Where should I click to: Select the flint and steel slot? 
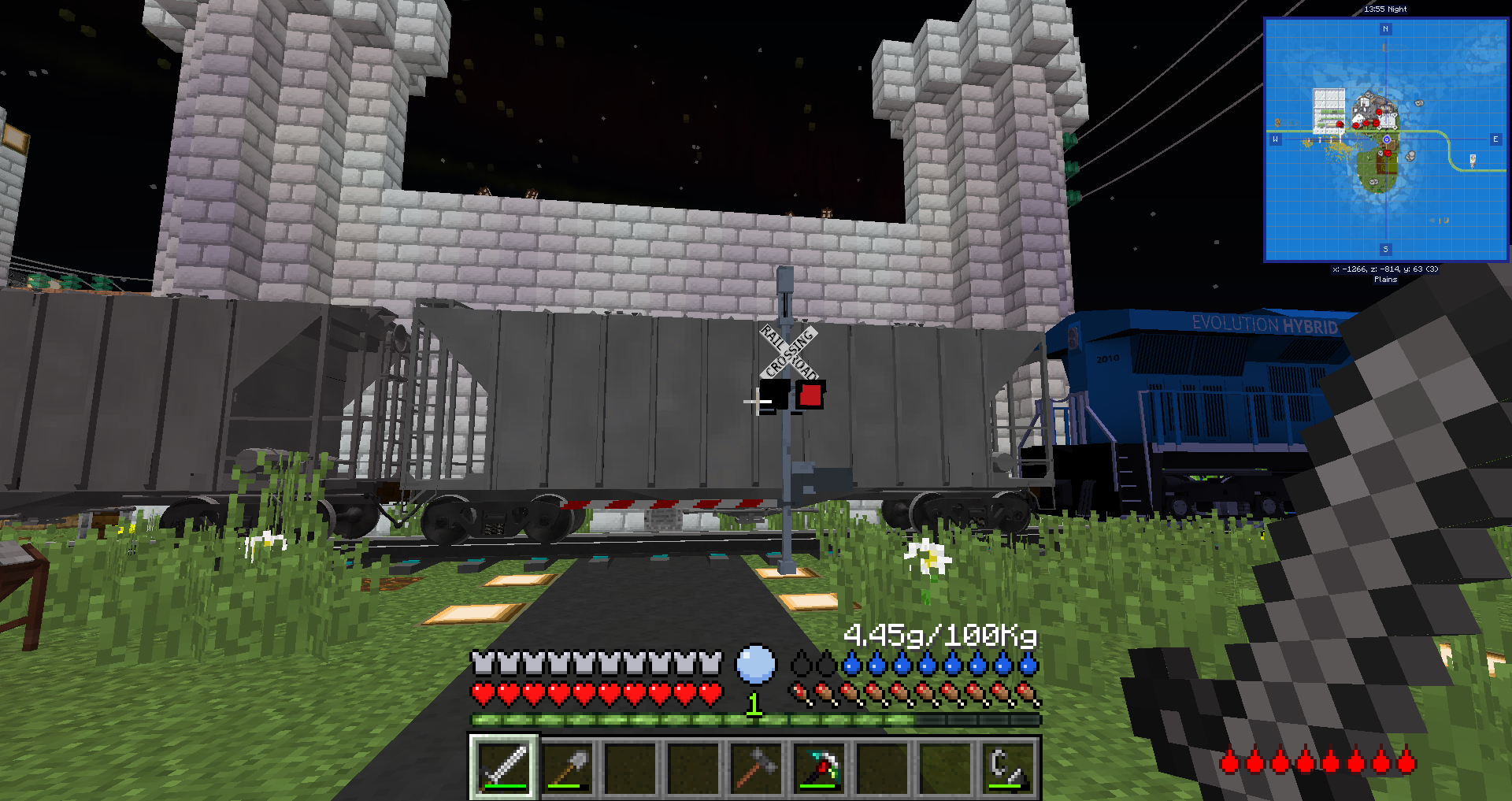click(1008, 767)
